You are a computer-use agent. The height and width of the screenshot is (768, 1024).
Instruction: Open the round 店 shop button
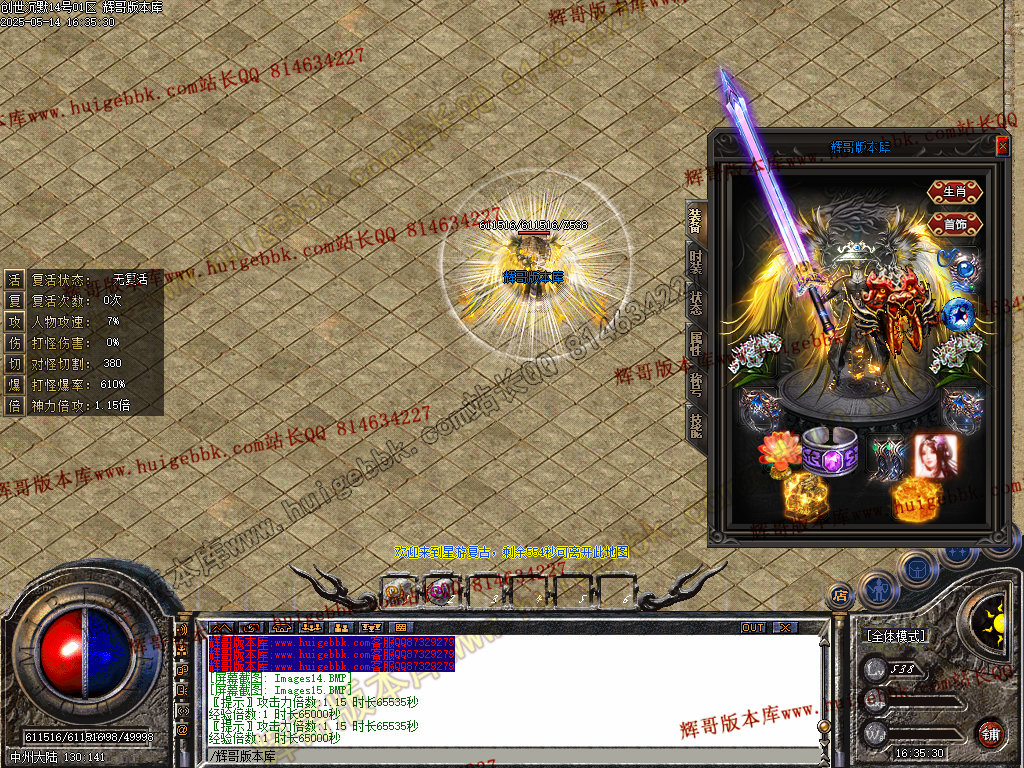pyautogui.click(x=840, y=596)
